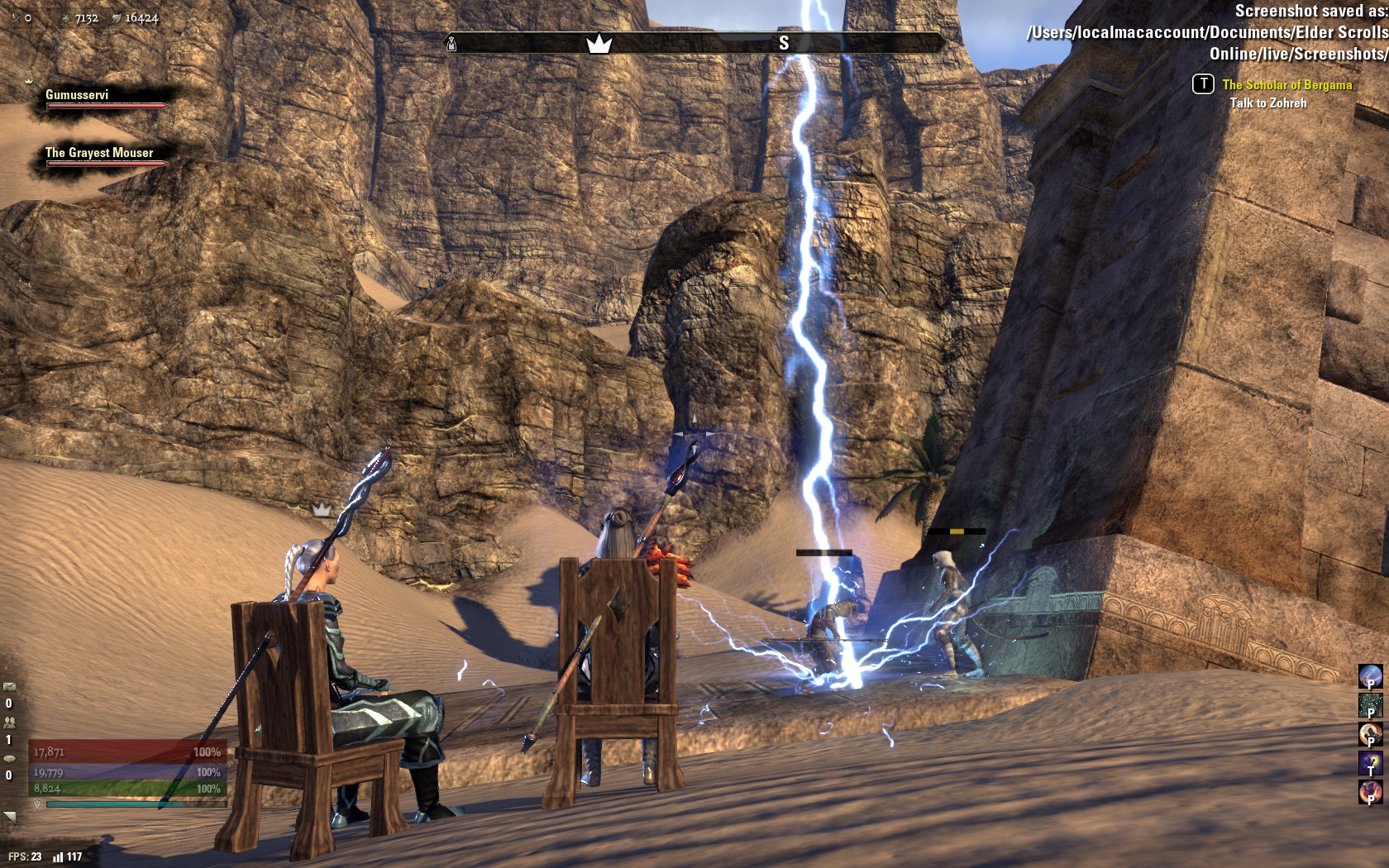Inspect the purple mage with staff buff icon
Screen dimensions: 1389x868
[x=1370, y=763]
